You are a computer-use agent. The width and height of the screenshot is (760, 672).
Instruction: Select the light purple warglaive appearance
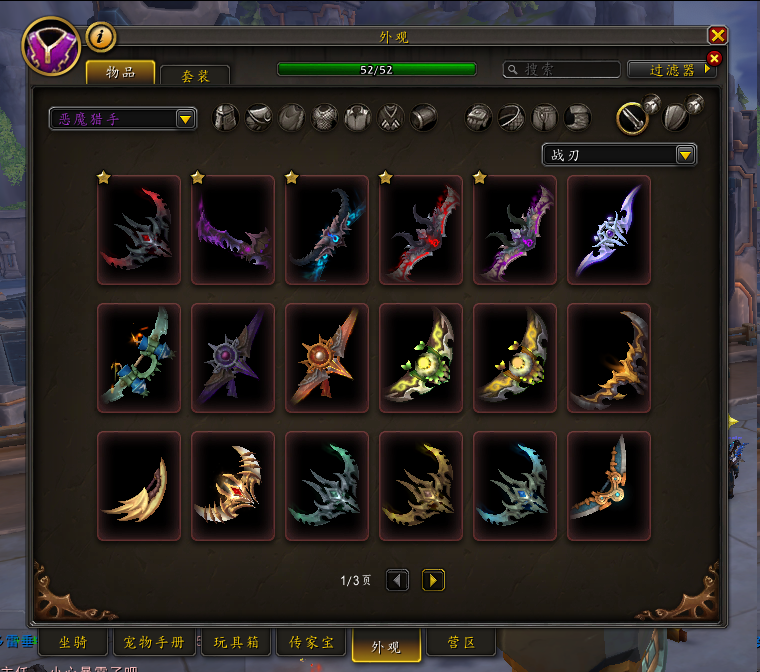pos(608,231)
